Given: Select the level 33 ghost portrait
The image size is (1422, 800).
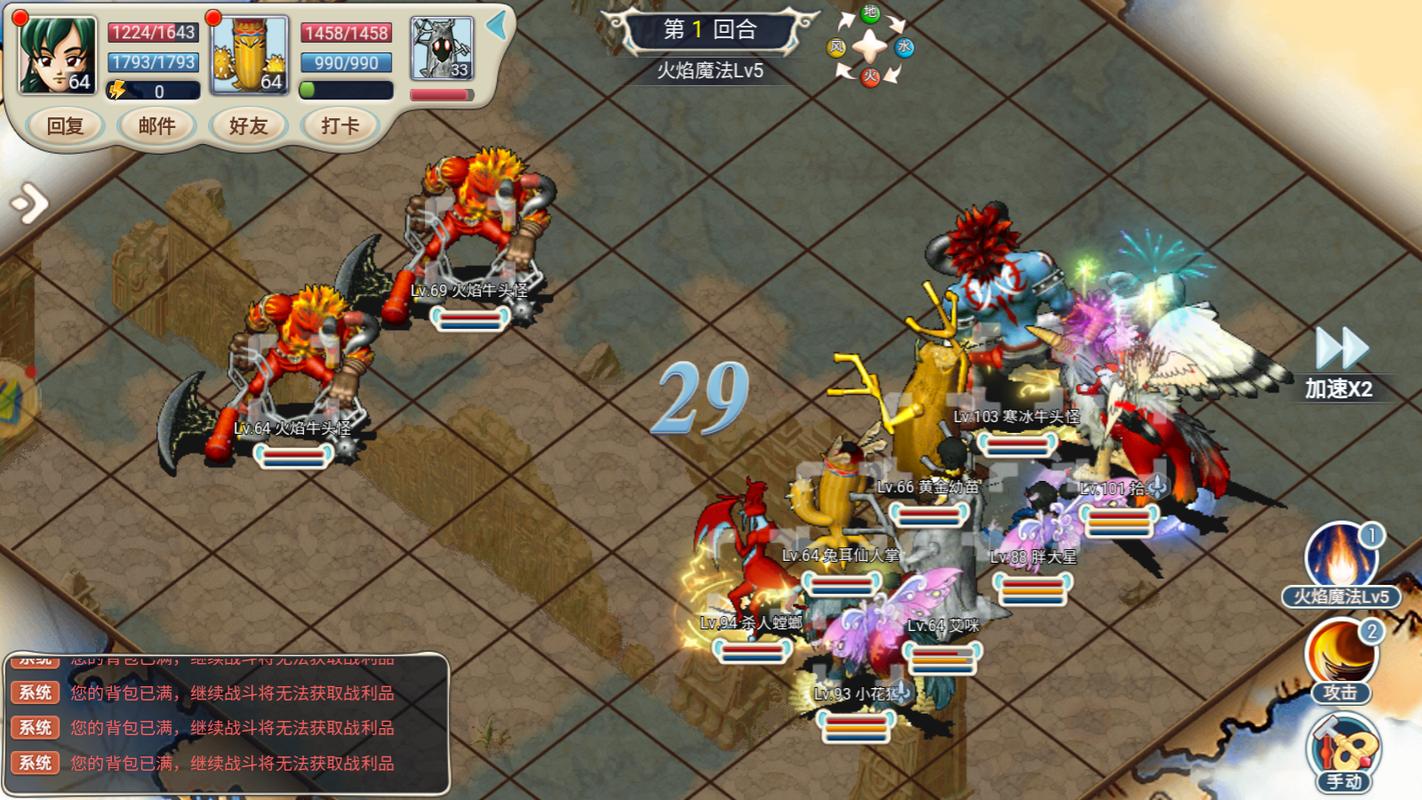Looking at the screenshot, I should pyautogui.click(x=441, y=48).
